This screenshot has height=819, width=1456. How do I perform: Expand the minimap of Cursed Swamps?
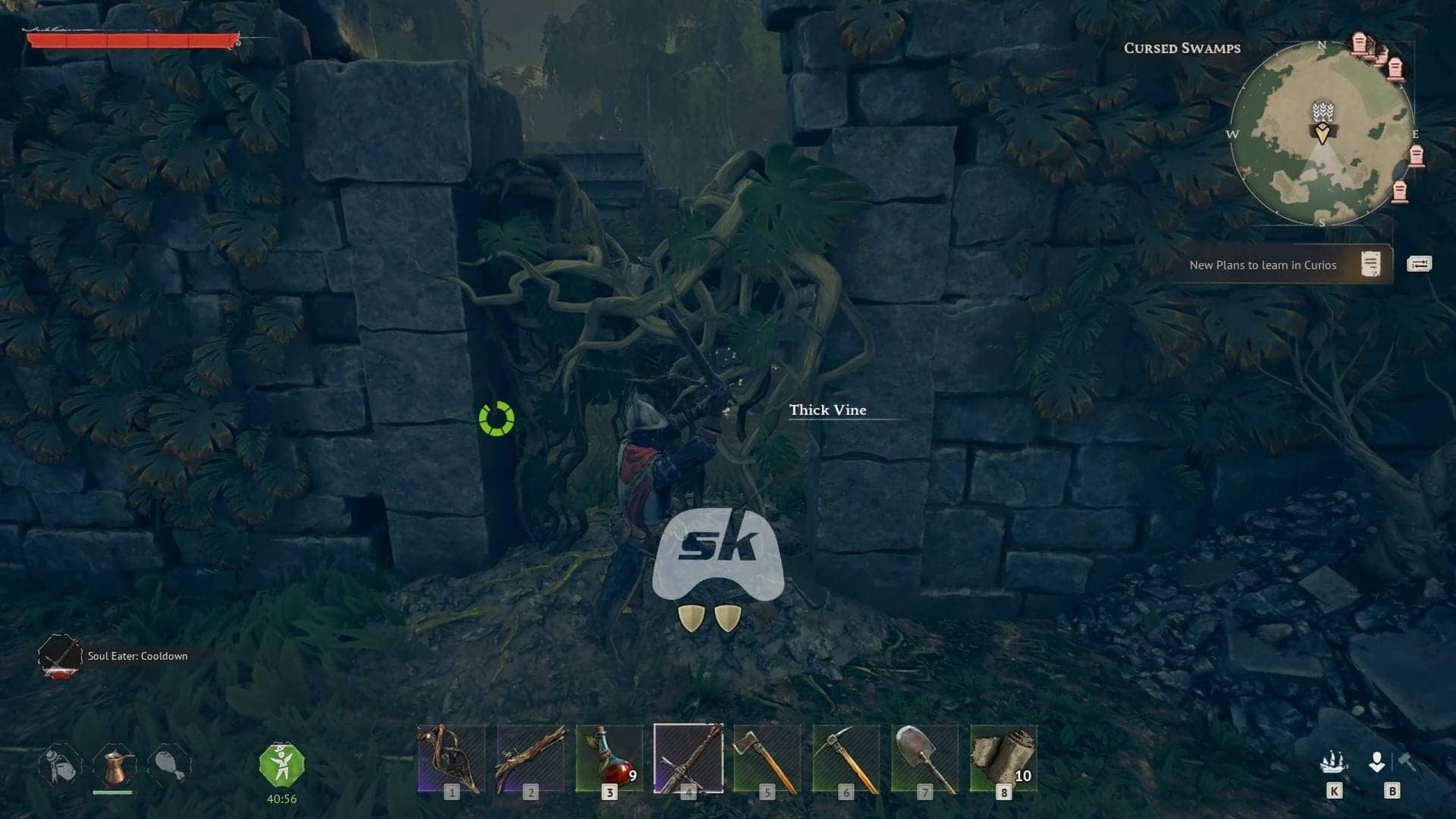[1323, 129]
